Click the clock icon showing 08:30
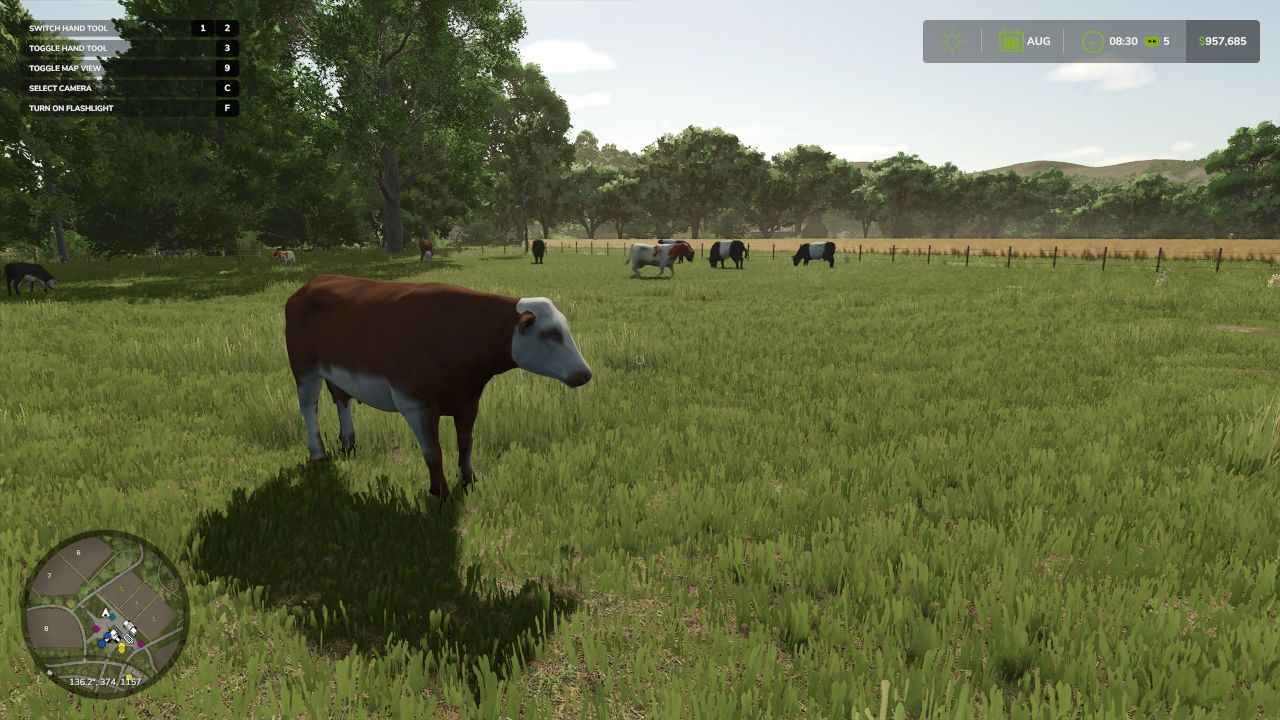This screenshot has height=720, width=1280. [1092, 41]
